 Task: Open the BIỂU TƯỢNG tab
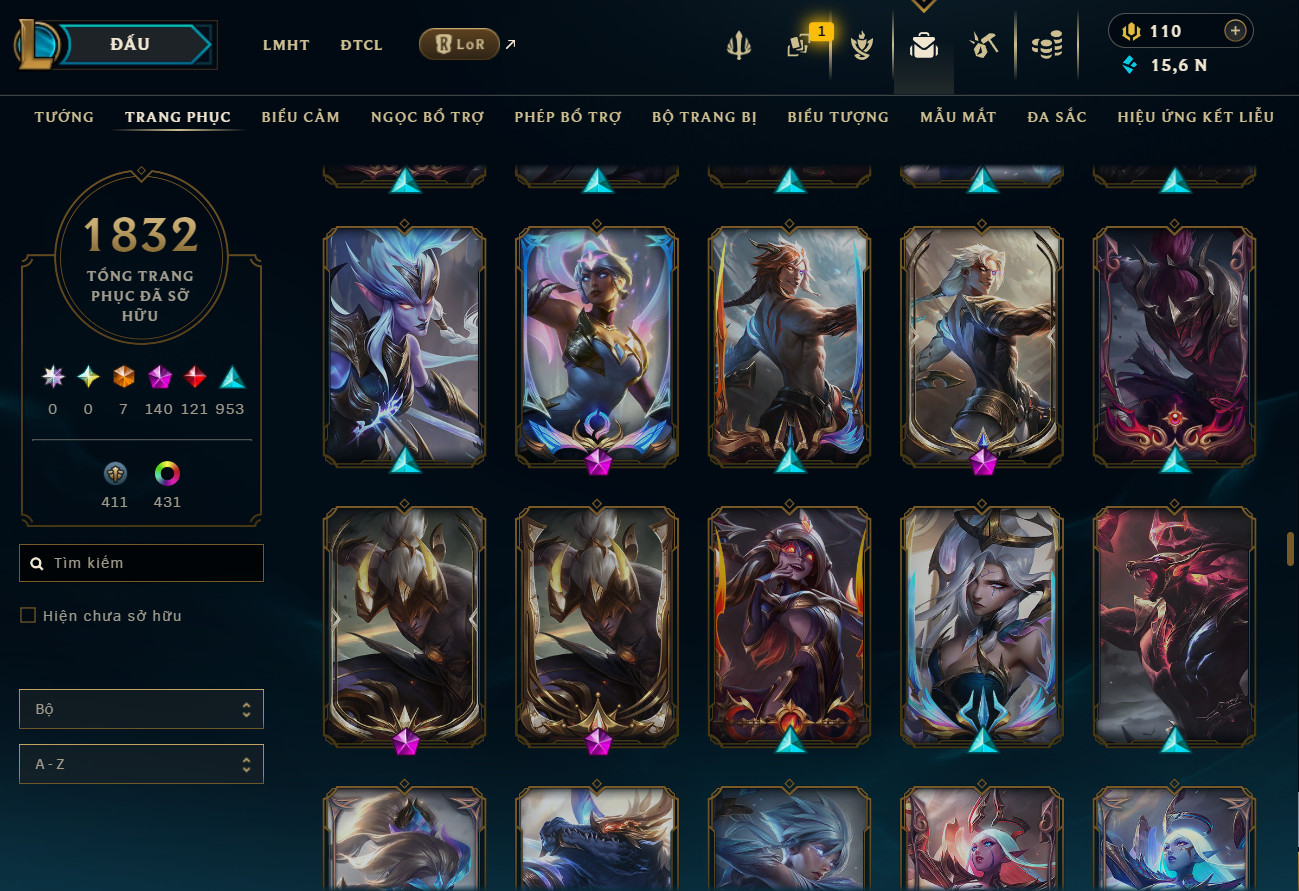pyautogui.click(x=838, y=117)
